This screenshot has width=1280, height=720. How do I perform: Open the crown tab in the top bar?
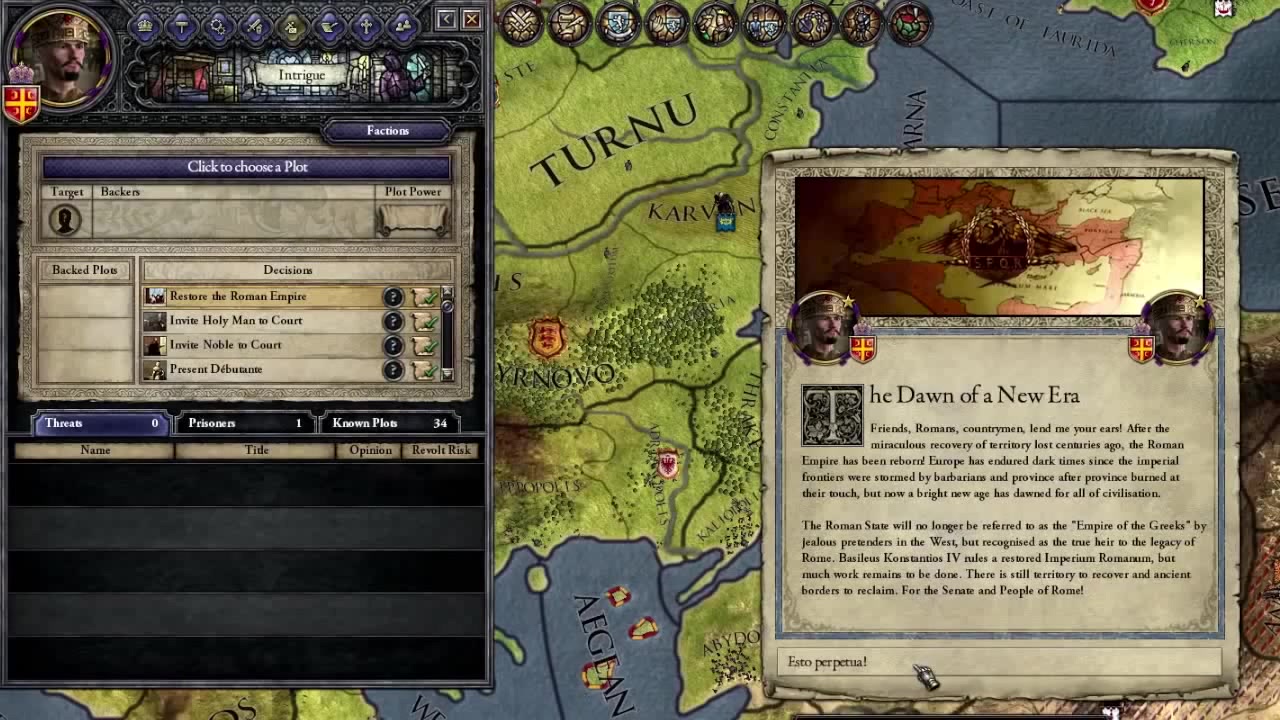tap(145, 26)
